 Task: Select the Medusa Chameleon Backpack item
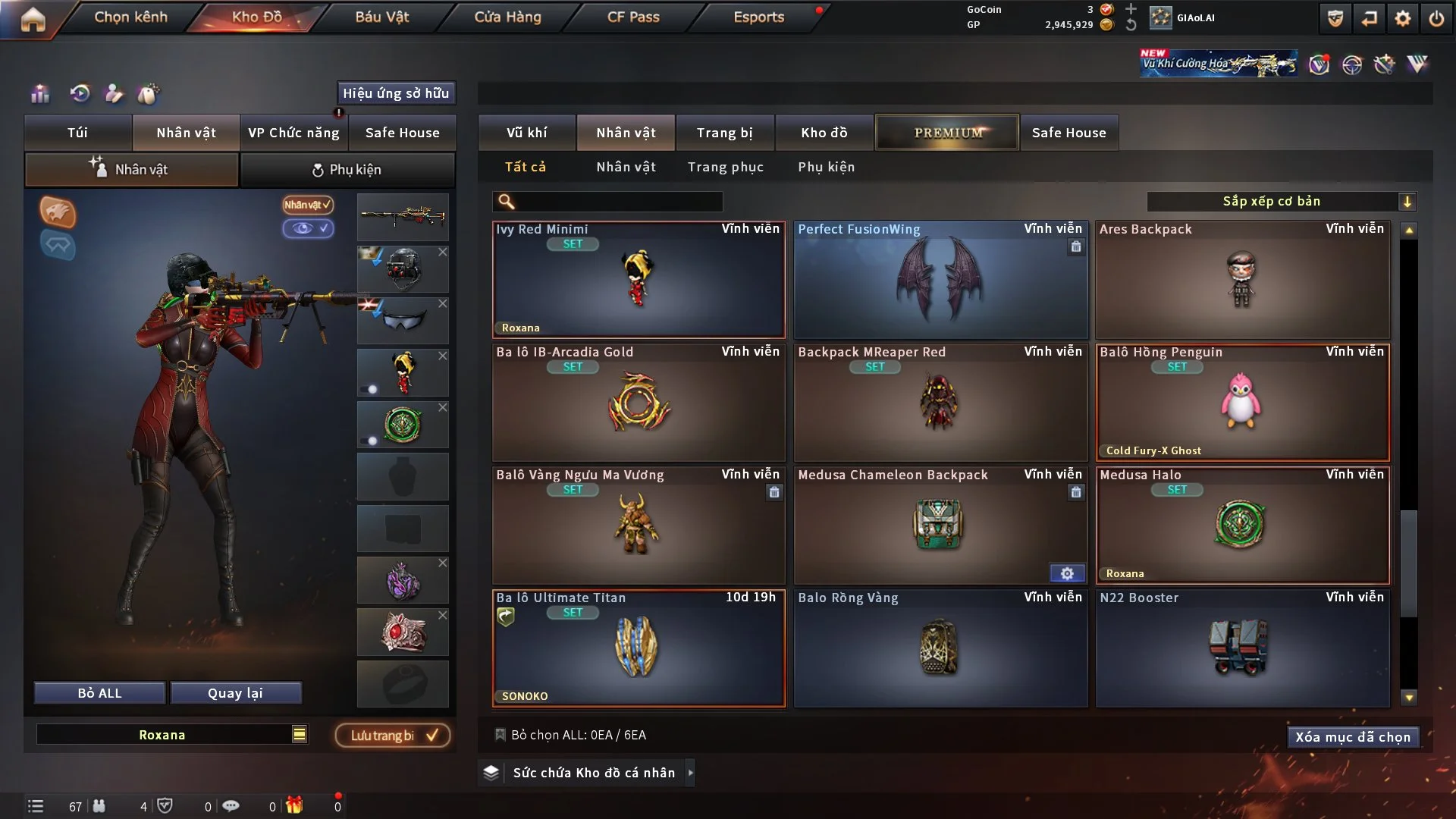(x=940, y=526)
